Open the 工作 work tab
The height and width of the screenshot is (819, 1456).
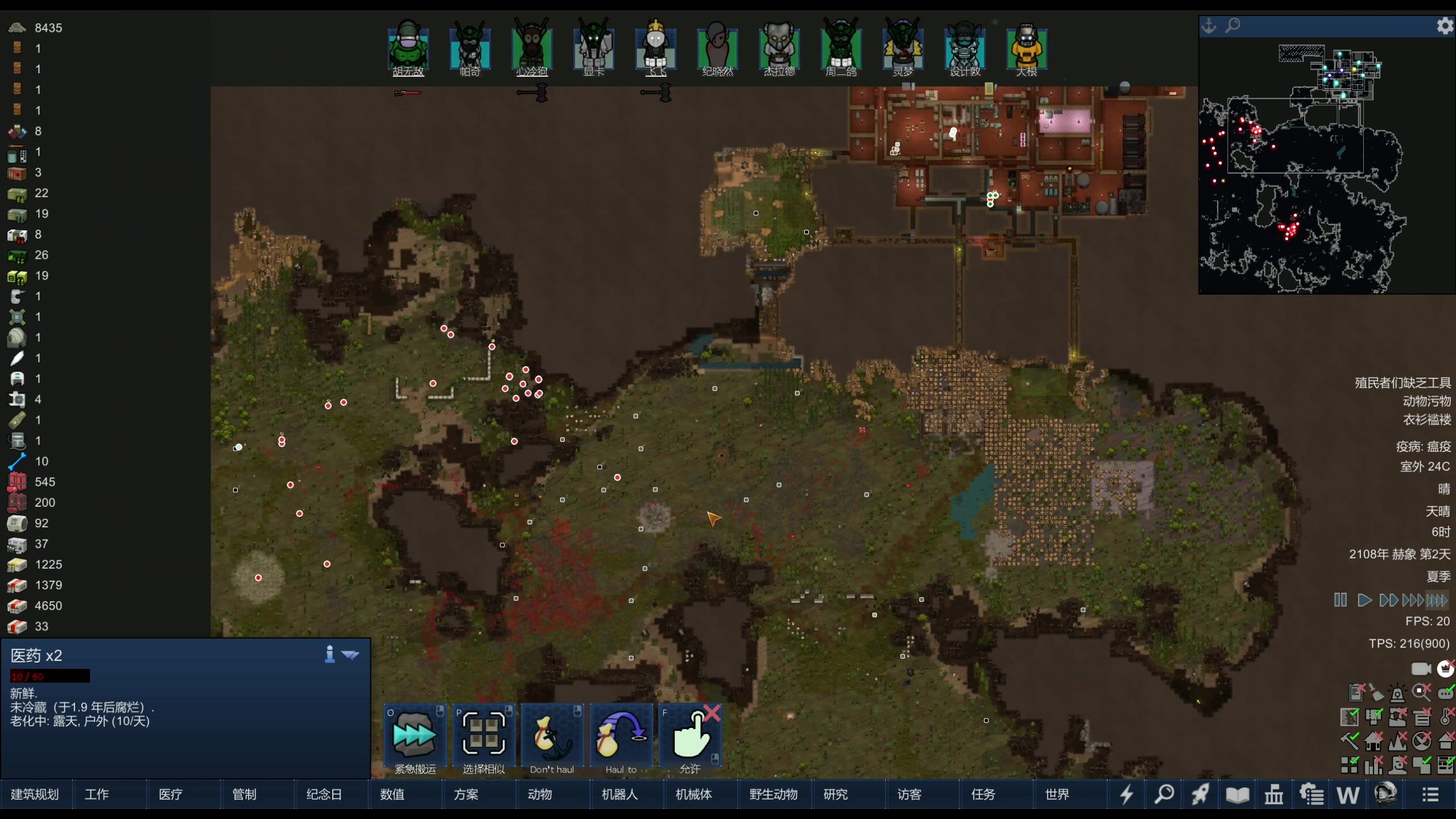(97, 794)
